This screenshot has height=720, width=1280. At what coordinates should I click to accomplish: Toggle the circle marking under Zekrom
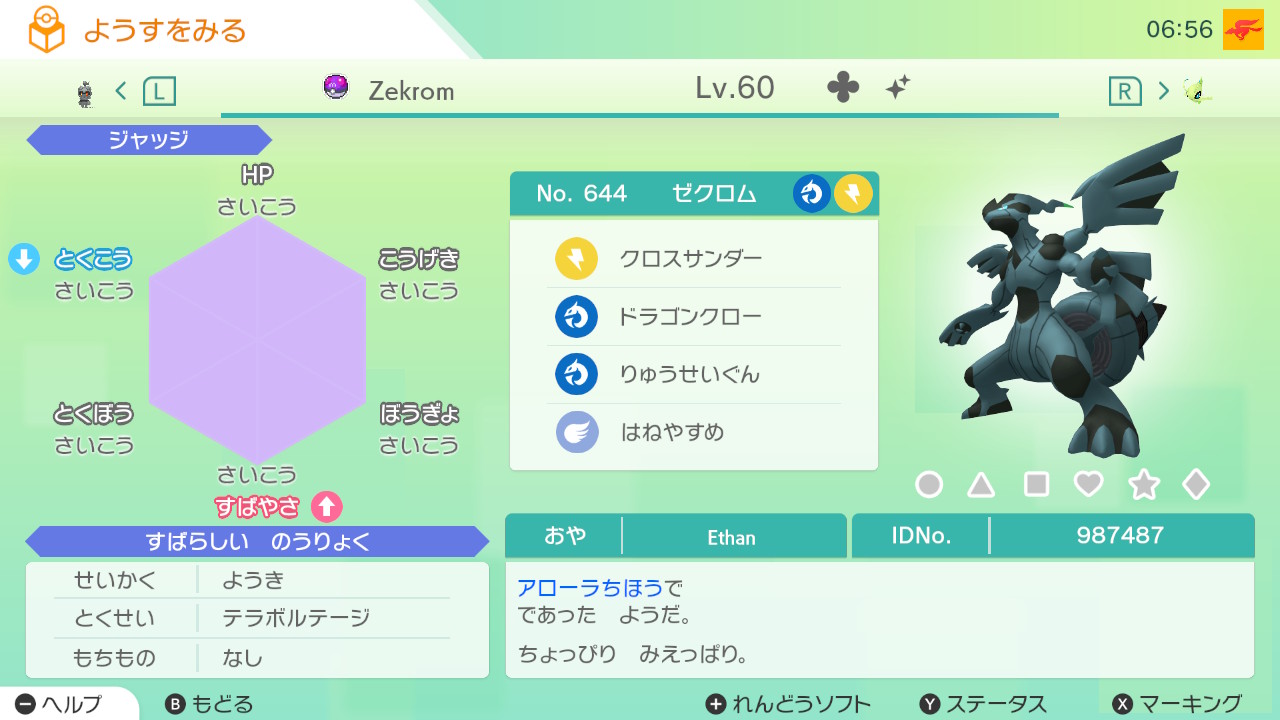point(929,484)
